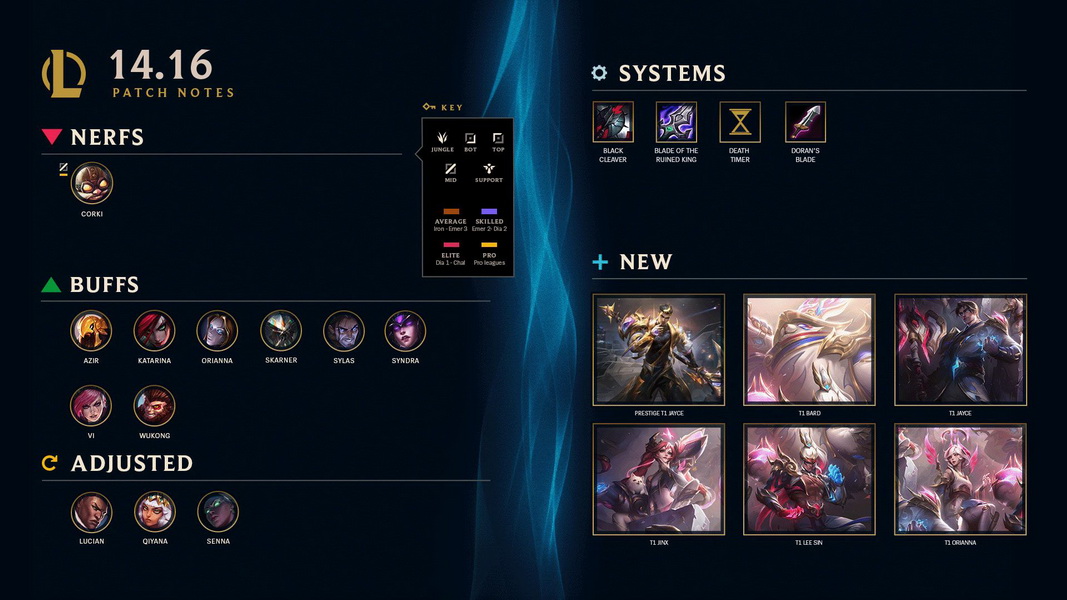Choose the Senna champion portrait
Screen dimensions: 1067x600
(x=218, y=512)
